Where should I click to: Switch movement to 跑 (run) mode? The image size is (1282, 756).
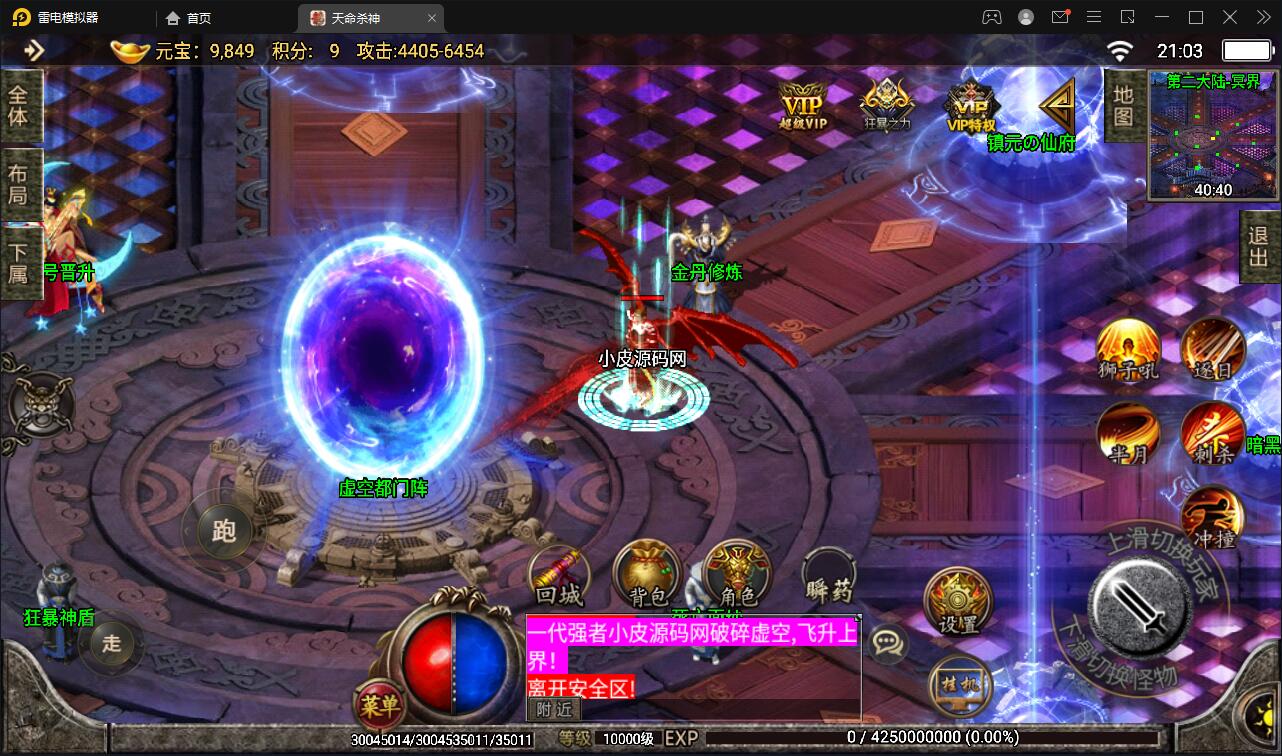click(x=222, y=531)
